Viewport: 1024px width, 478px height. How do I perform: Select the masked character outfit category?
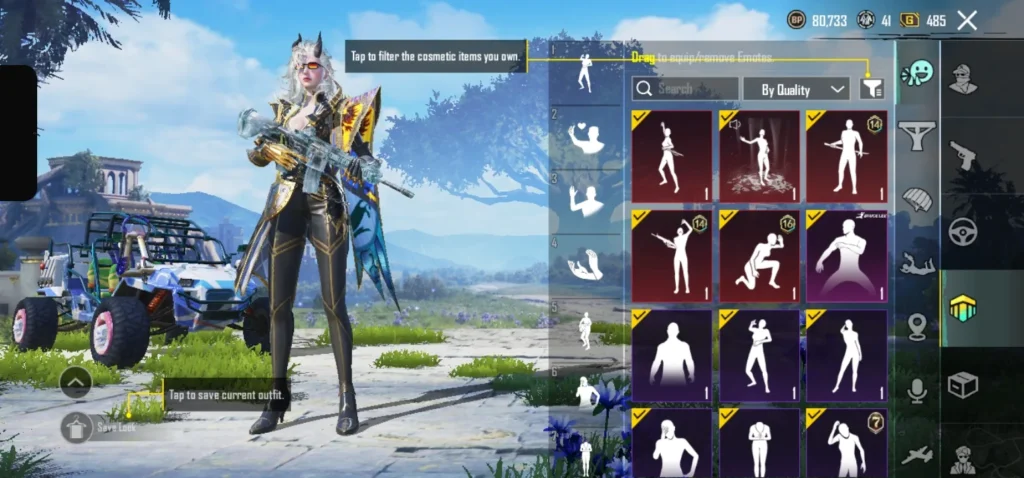963,76
